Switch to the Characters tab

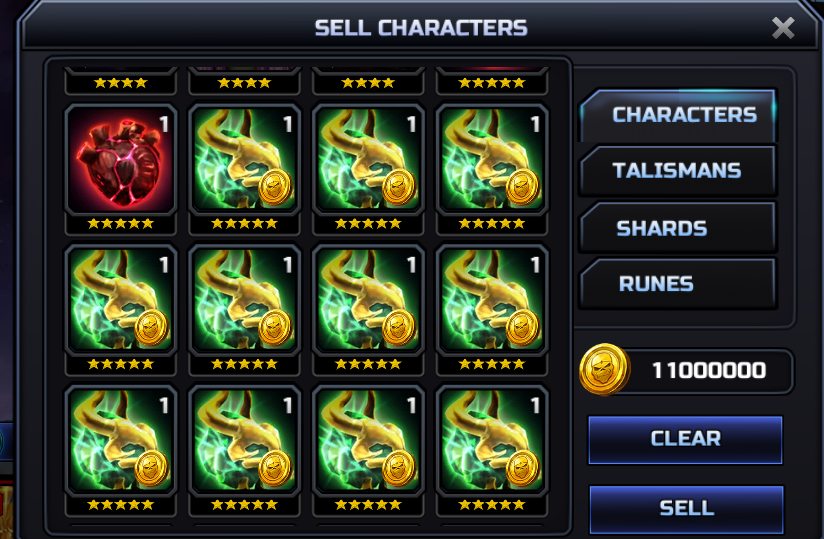click(680, 115)
